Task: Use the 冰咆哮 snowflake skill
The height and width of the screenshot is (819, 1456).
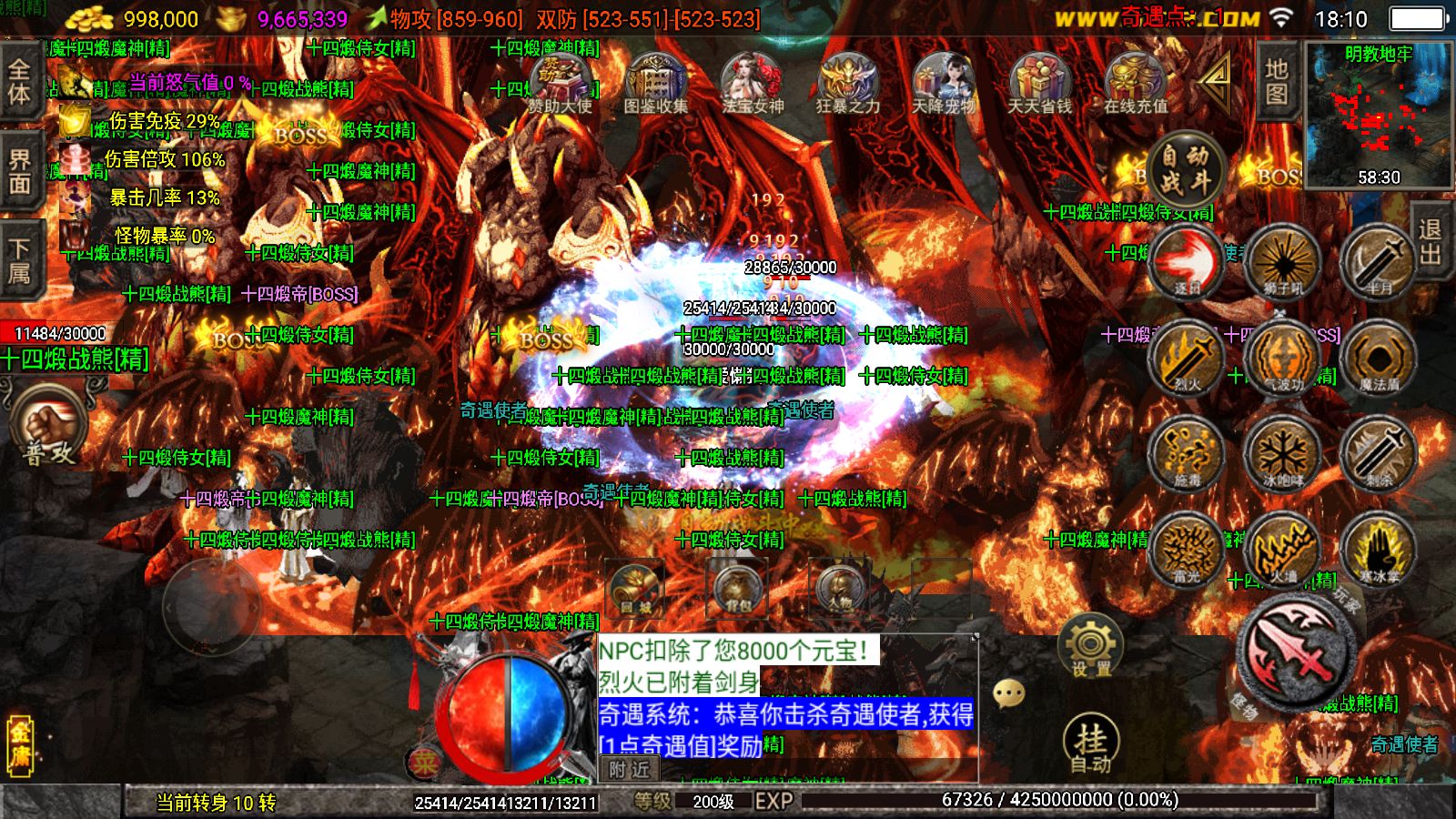Action: [1283, 452]
